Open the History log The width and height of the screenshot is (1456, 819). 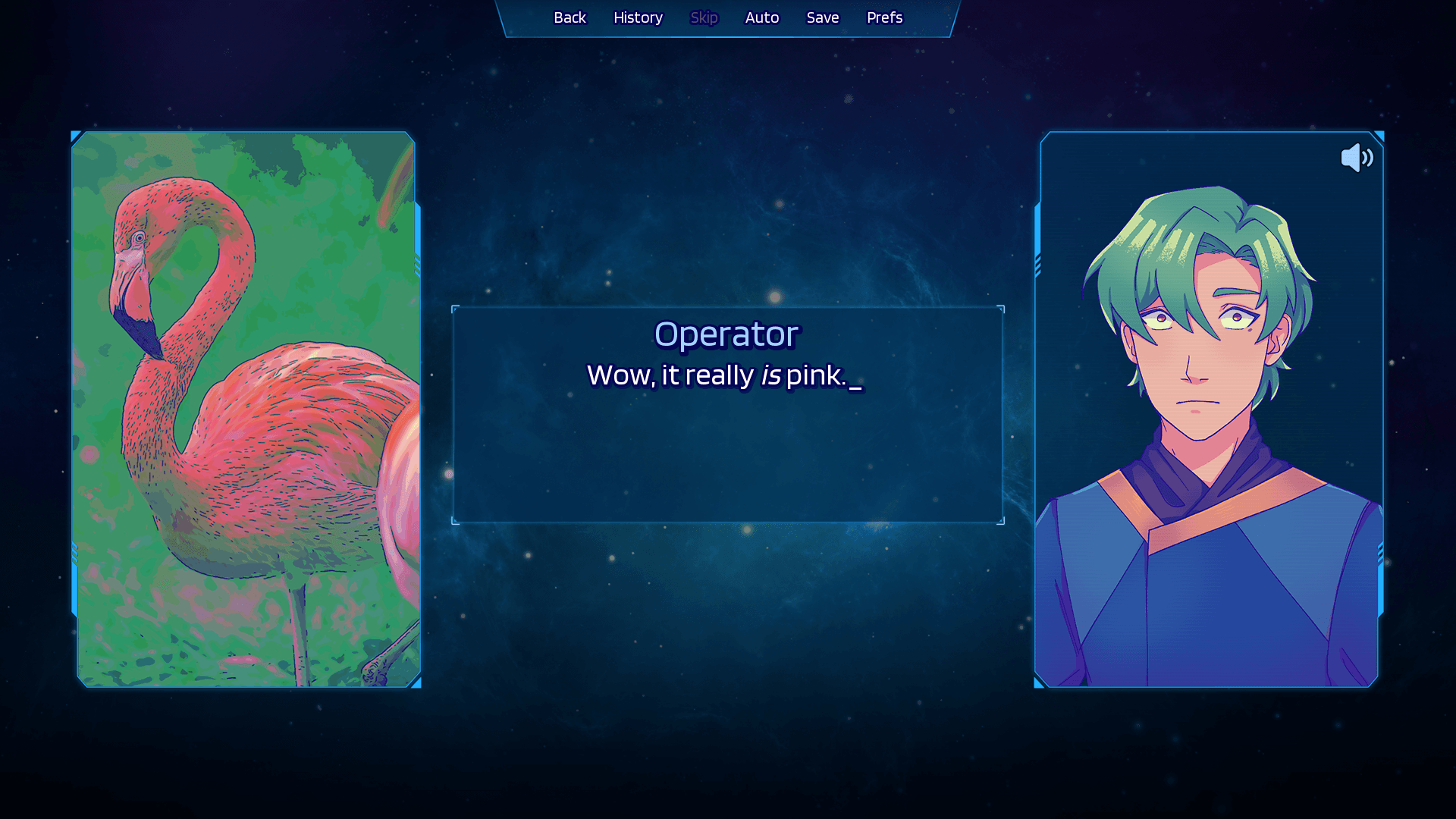click(x=638, y=17)
